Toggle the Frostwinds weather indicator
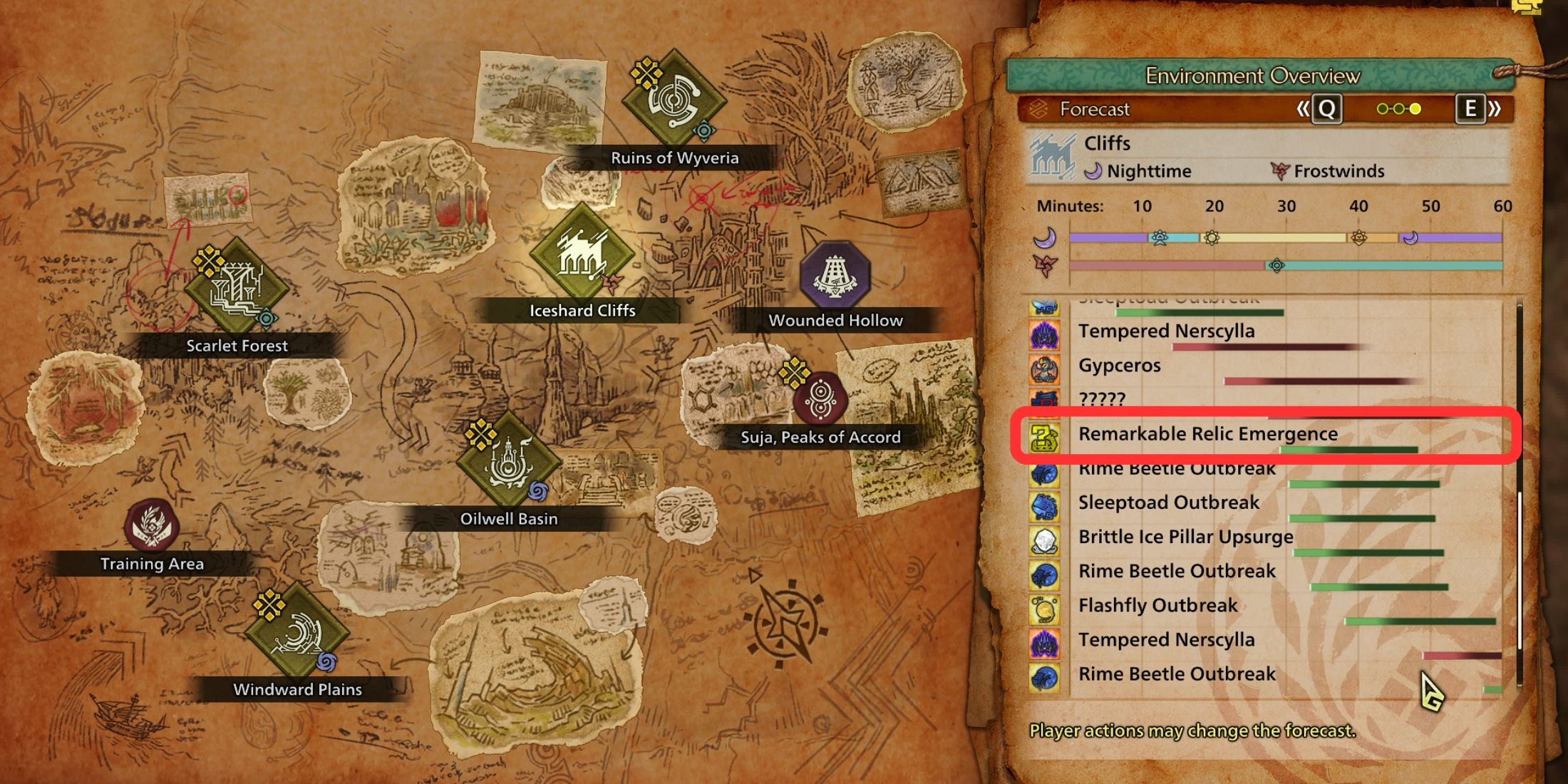 [x=1283, y=171]
